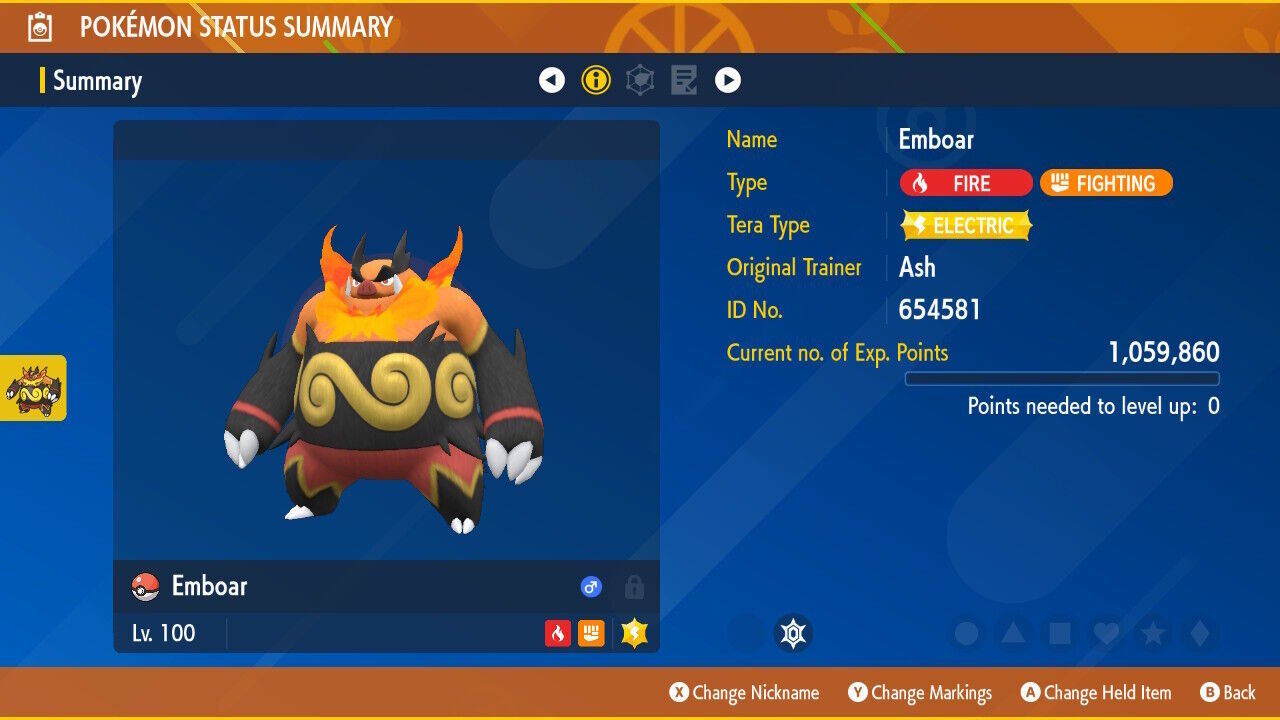Click the male gender symbol
1280x720 pixels.
[x=590, y=587]
